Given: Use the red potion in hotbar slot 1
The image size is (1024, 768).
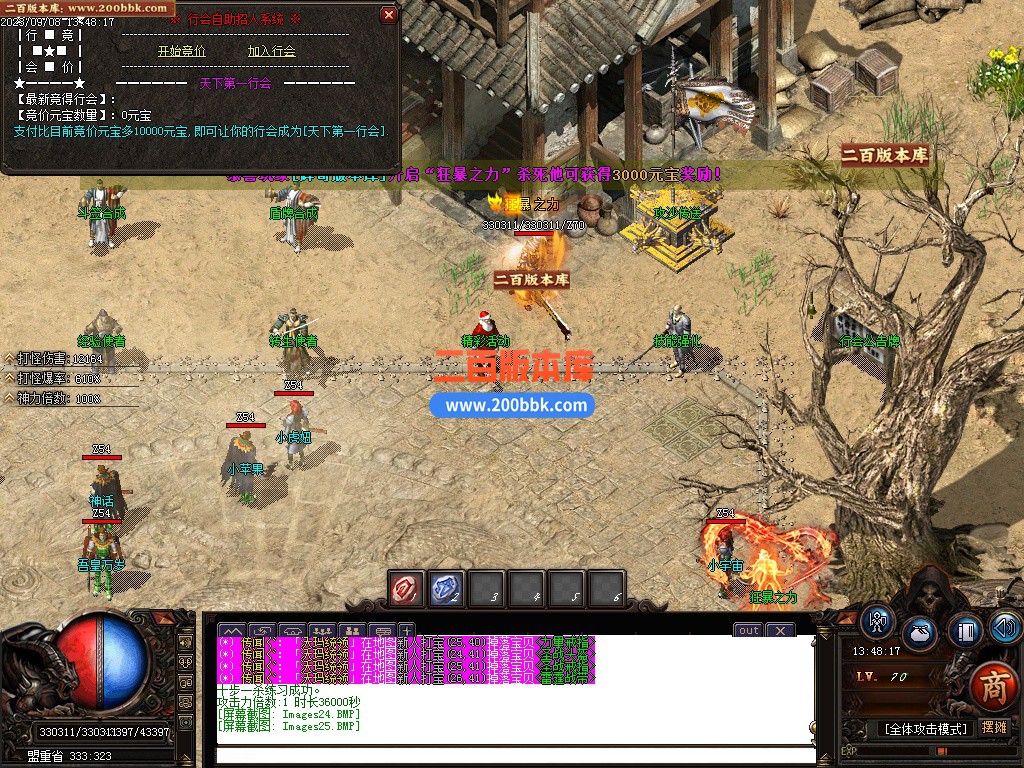Looking at the screenshot, I should pyautogui.click(x=406, y=590).
